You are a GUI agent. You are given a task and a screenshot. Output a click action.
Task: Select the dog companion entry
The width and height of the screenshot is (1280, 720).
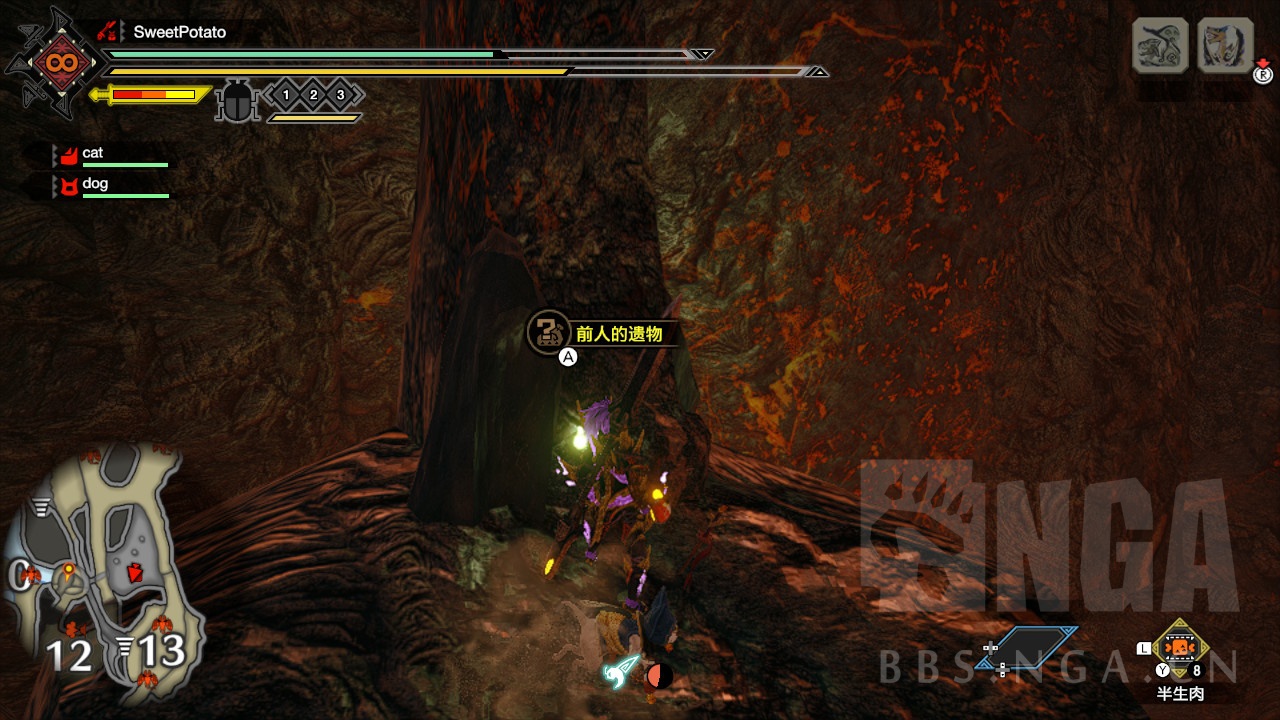pyautogui.click(x=95, y=184)
